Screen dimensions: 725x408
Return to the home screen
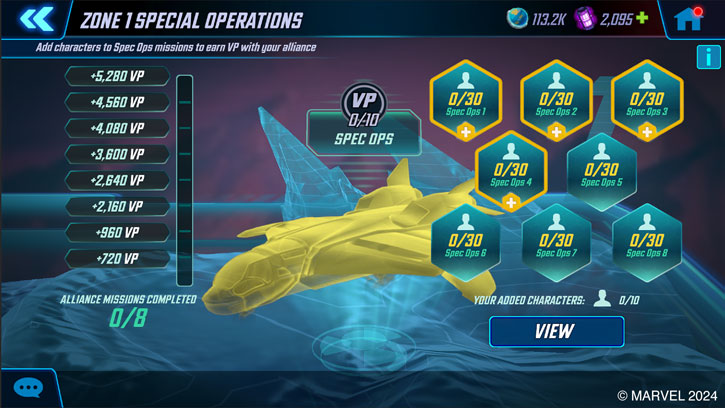point(687,19)
